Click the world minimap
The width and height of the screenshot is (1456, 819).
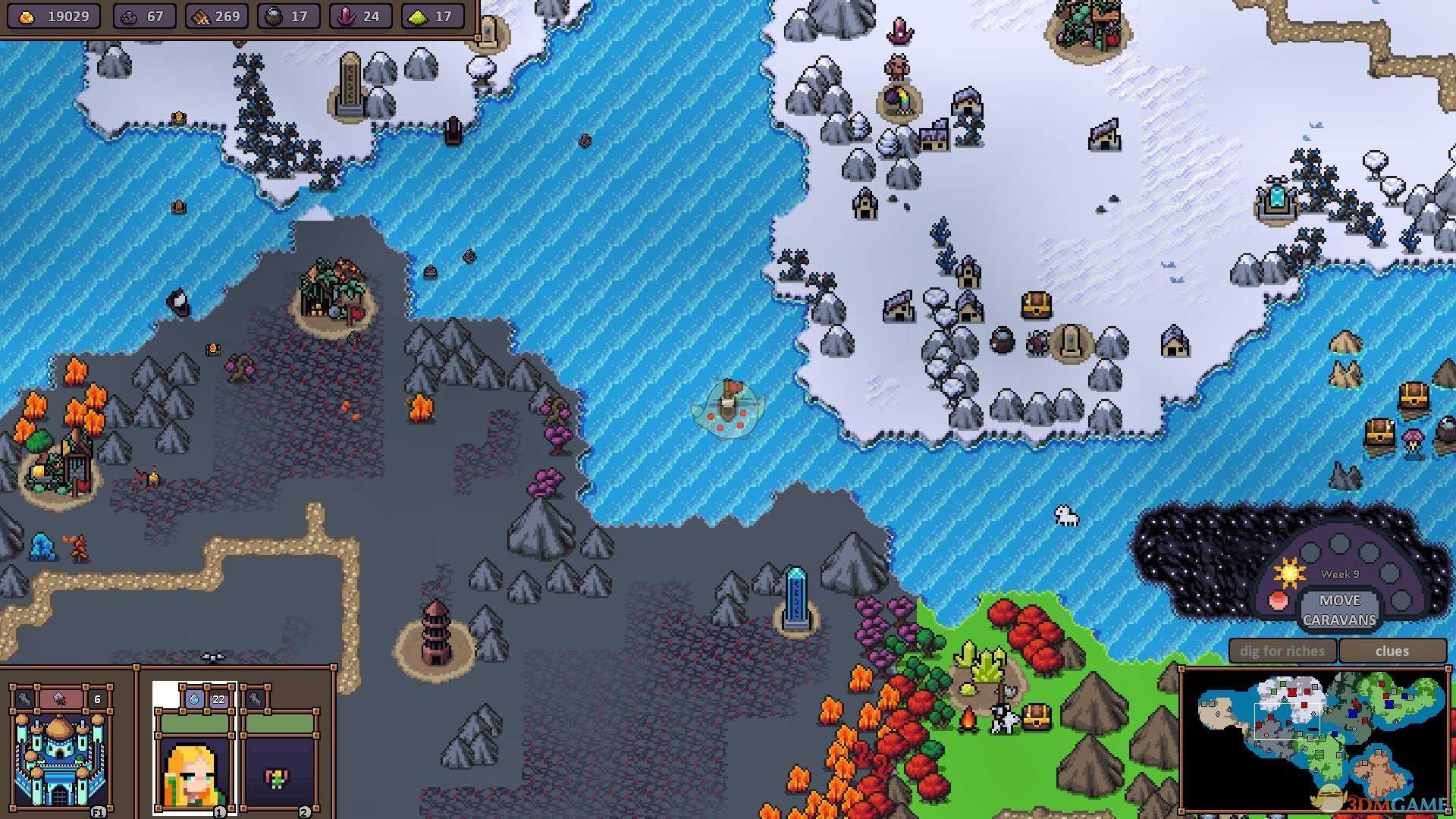[1316, 739]
